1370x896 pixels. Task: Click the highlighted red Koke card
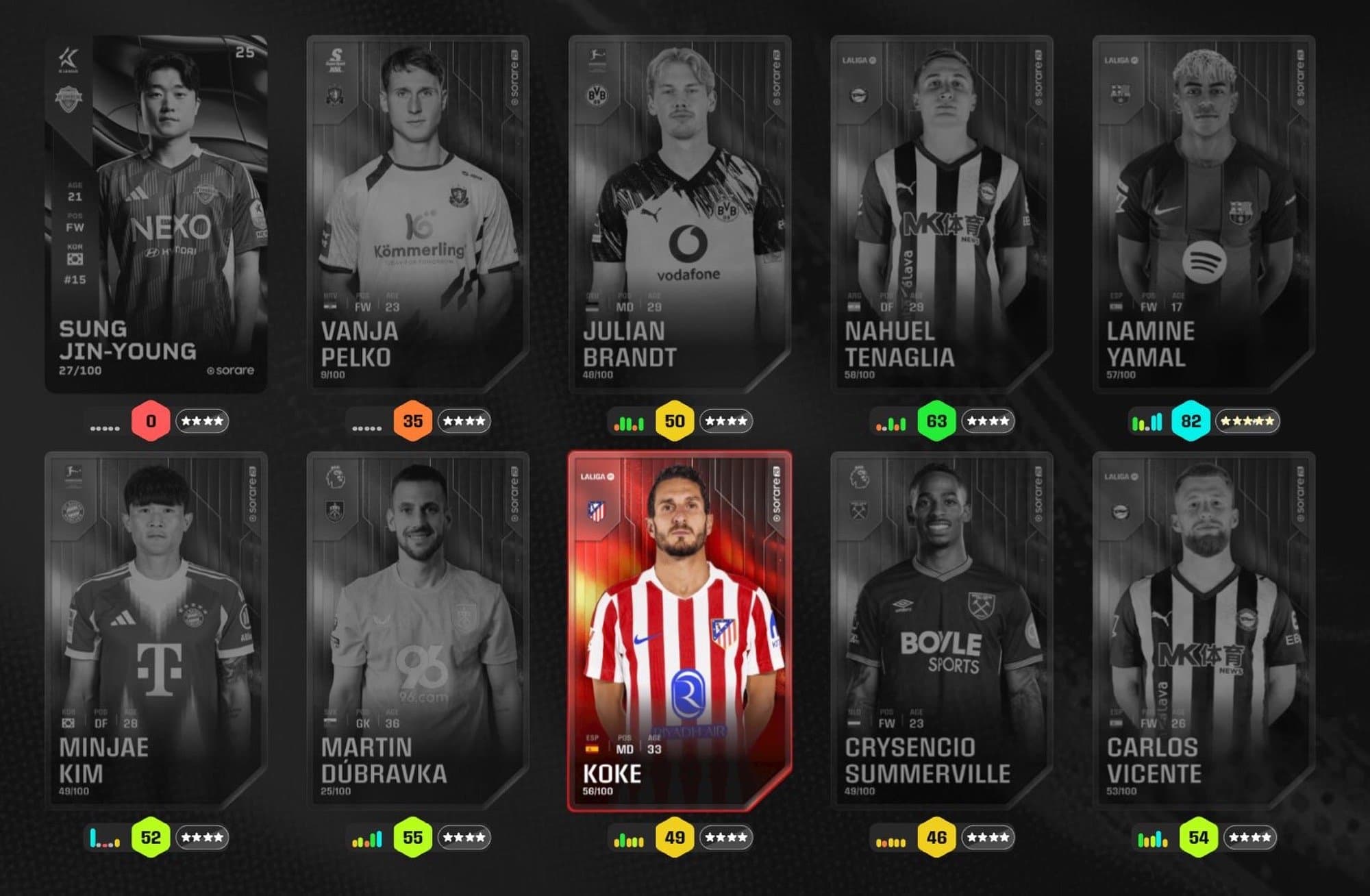click(x=680, y=630)
